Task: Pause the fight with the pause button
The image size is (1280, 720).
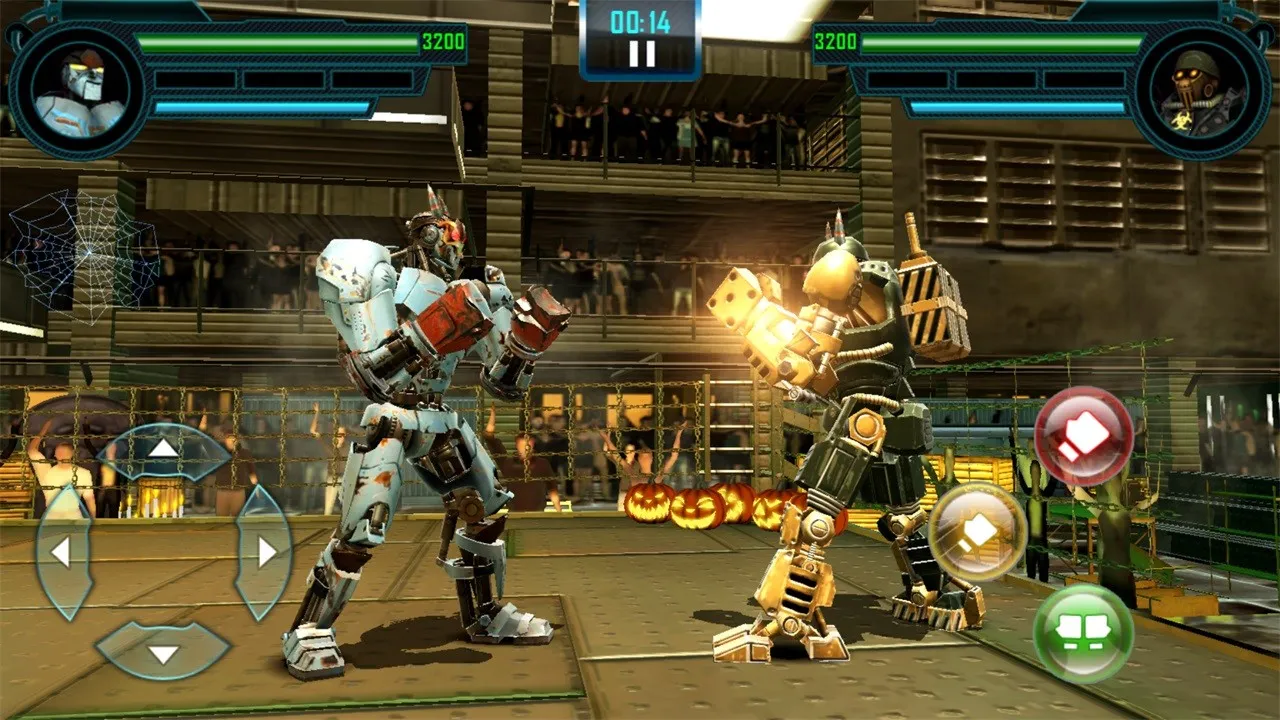Action: pyautogui.click(x=641, y=53)
